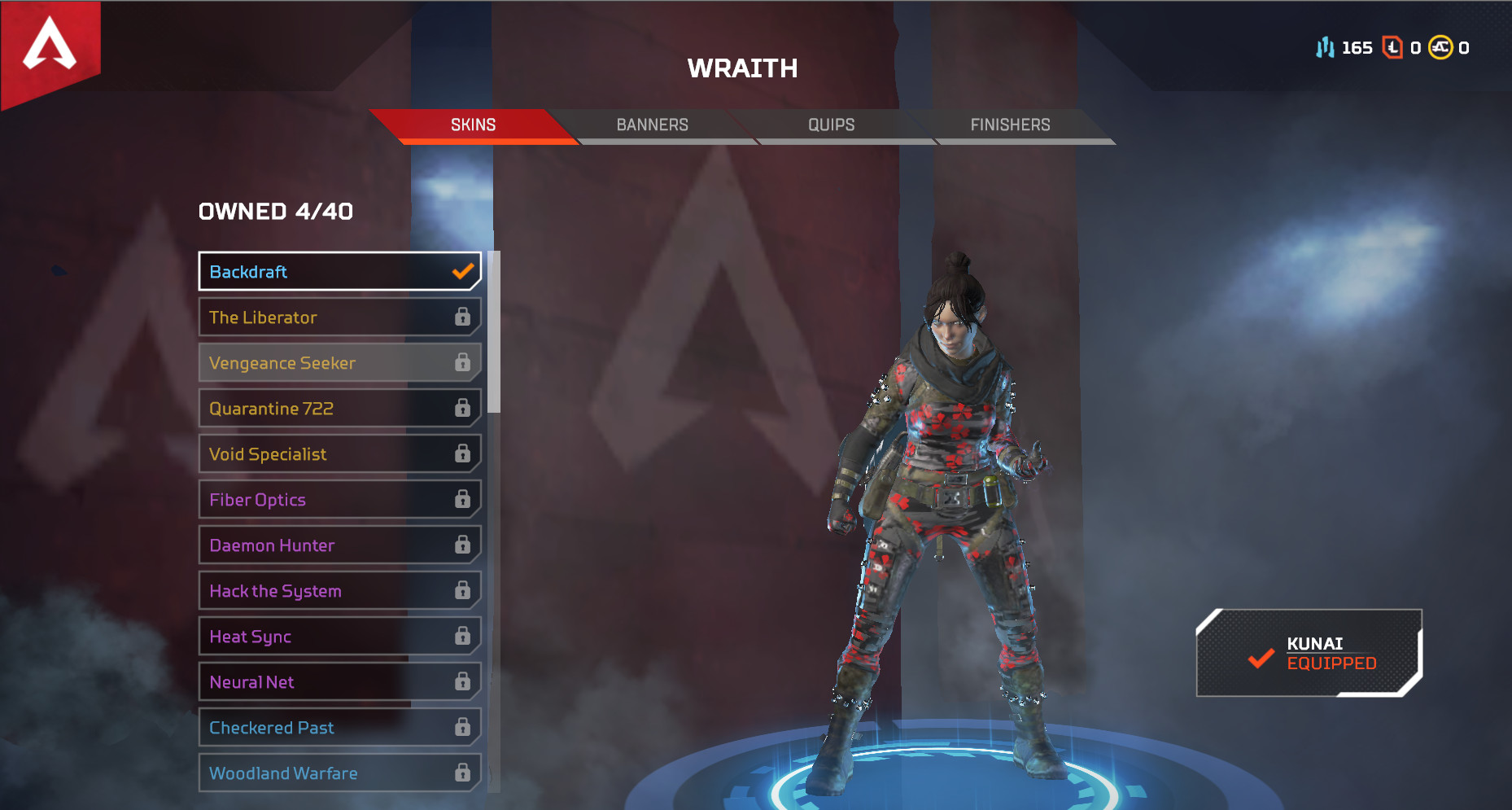Image resolution: width=1512 pixels, height=810 pixels.
Task: Choose The Liberator skin
Action: [339, 317]
